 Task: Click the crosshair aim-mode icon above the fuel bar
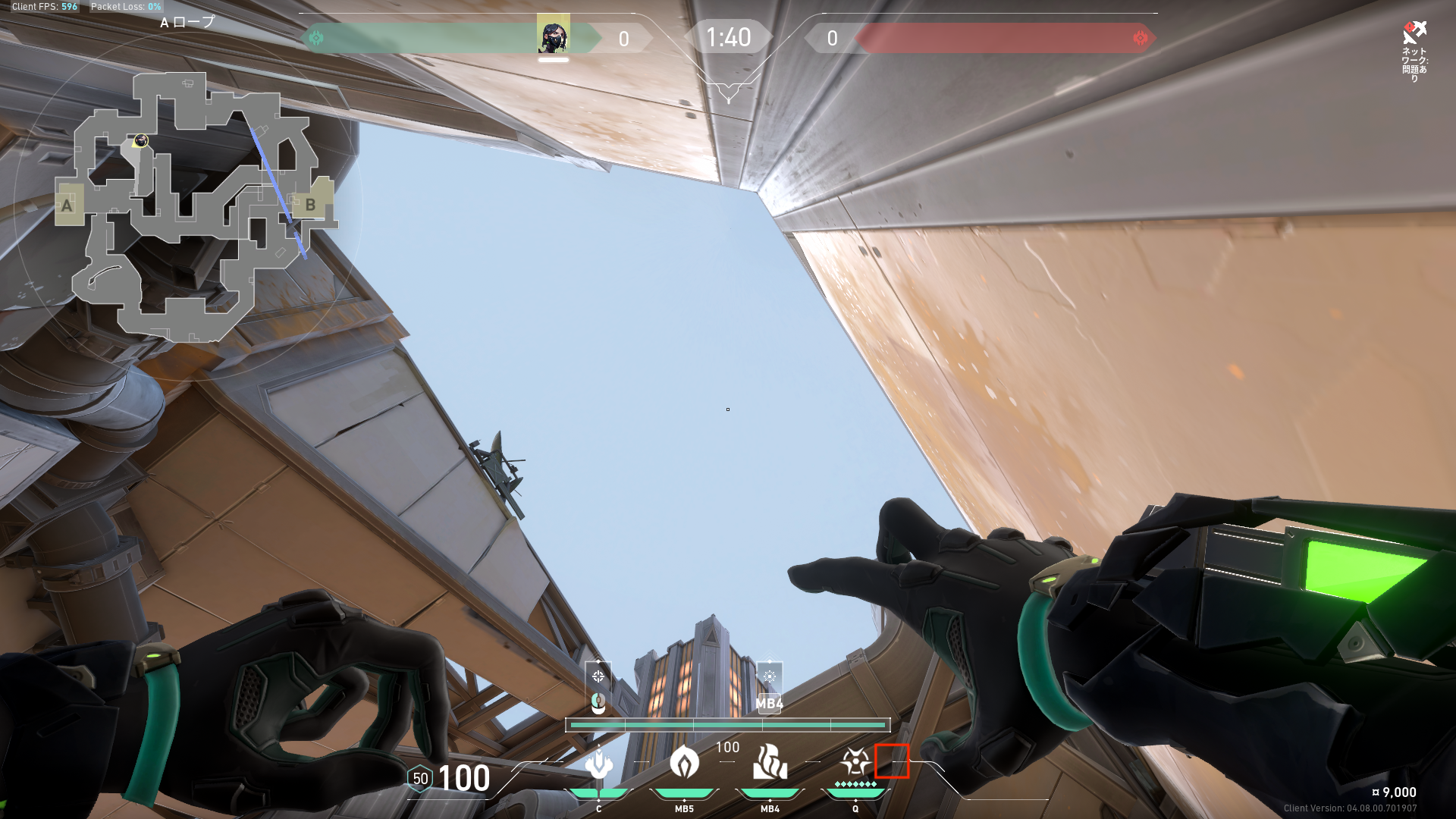pyautogui.click(x=598, y=676)
